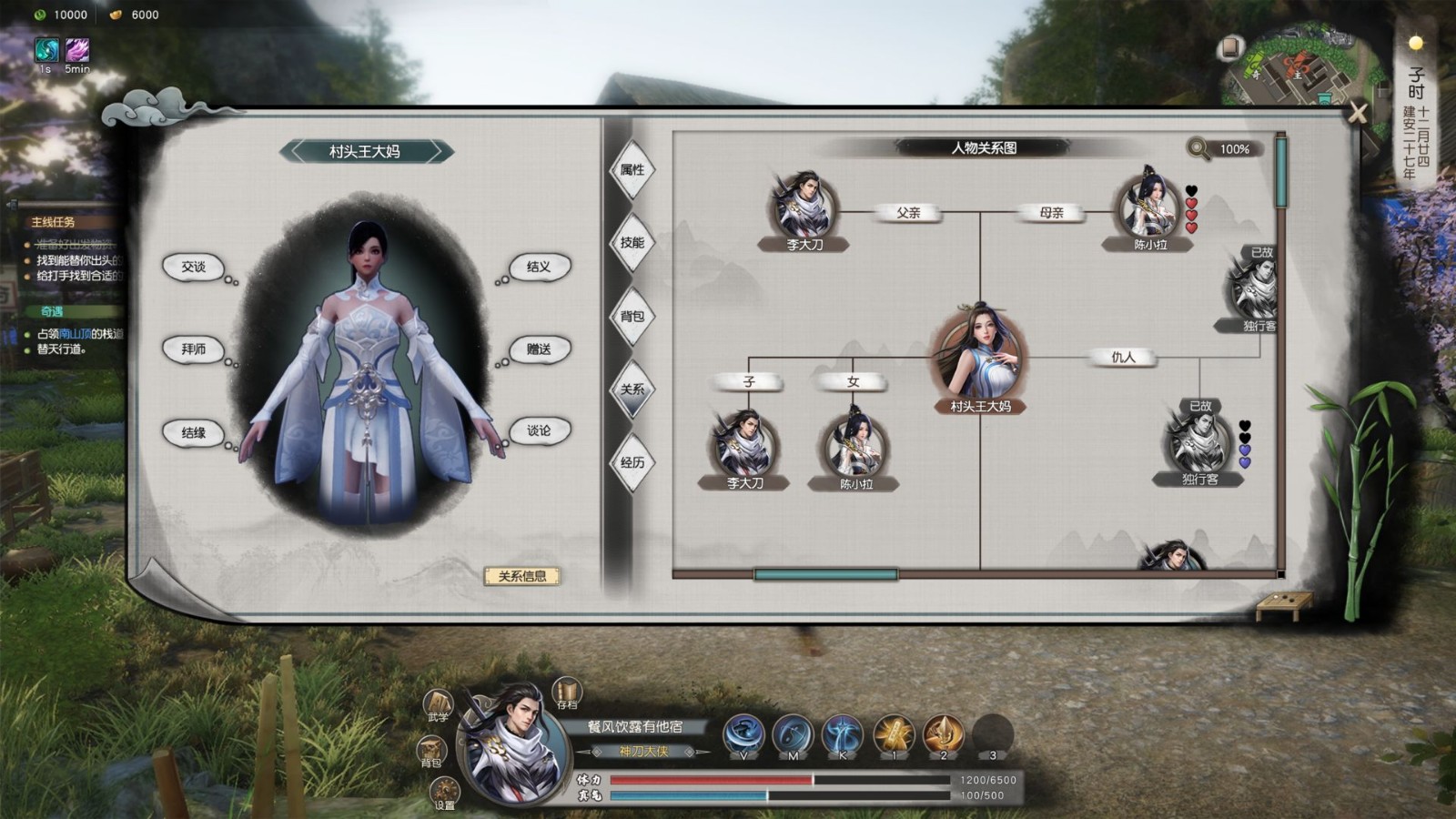Choose the 赠送 gift option

tap(538, 349)
